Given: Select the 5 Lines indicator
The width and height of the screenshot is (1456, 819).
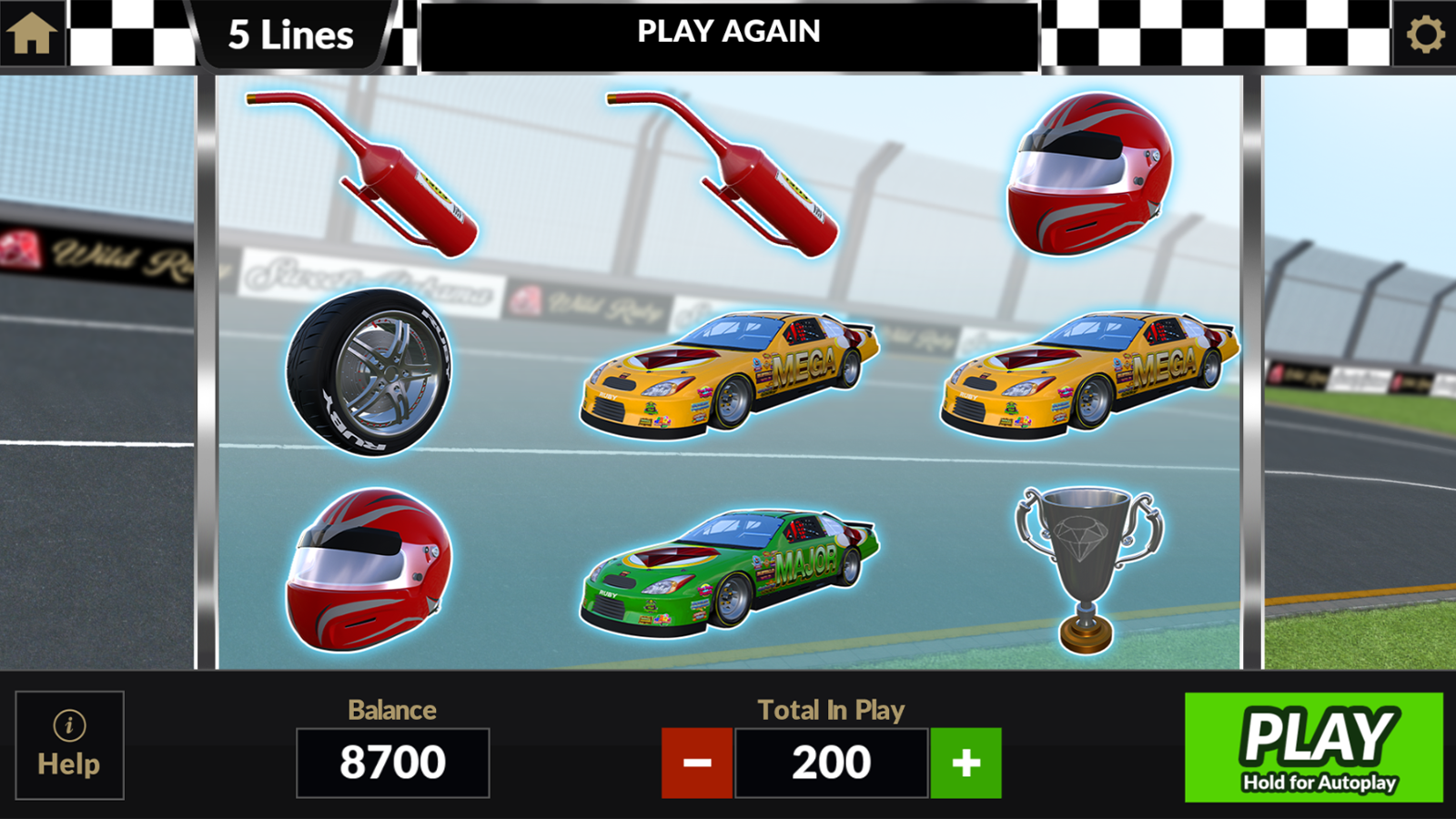Looking at the screenshot, I should pos(290,35).
